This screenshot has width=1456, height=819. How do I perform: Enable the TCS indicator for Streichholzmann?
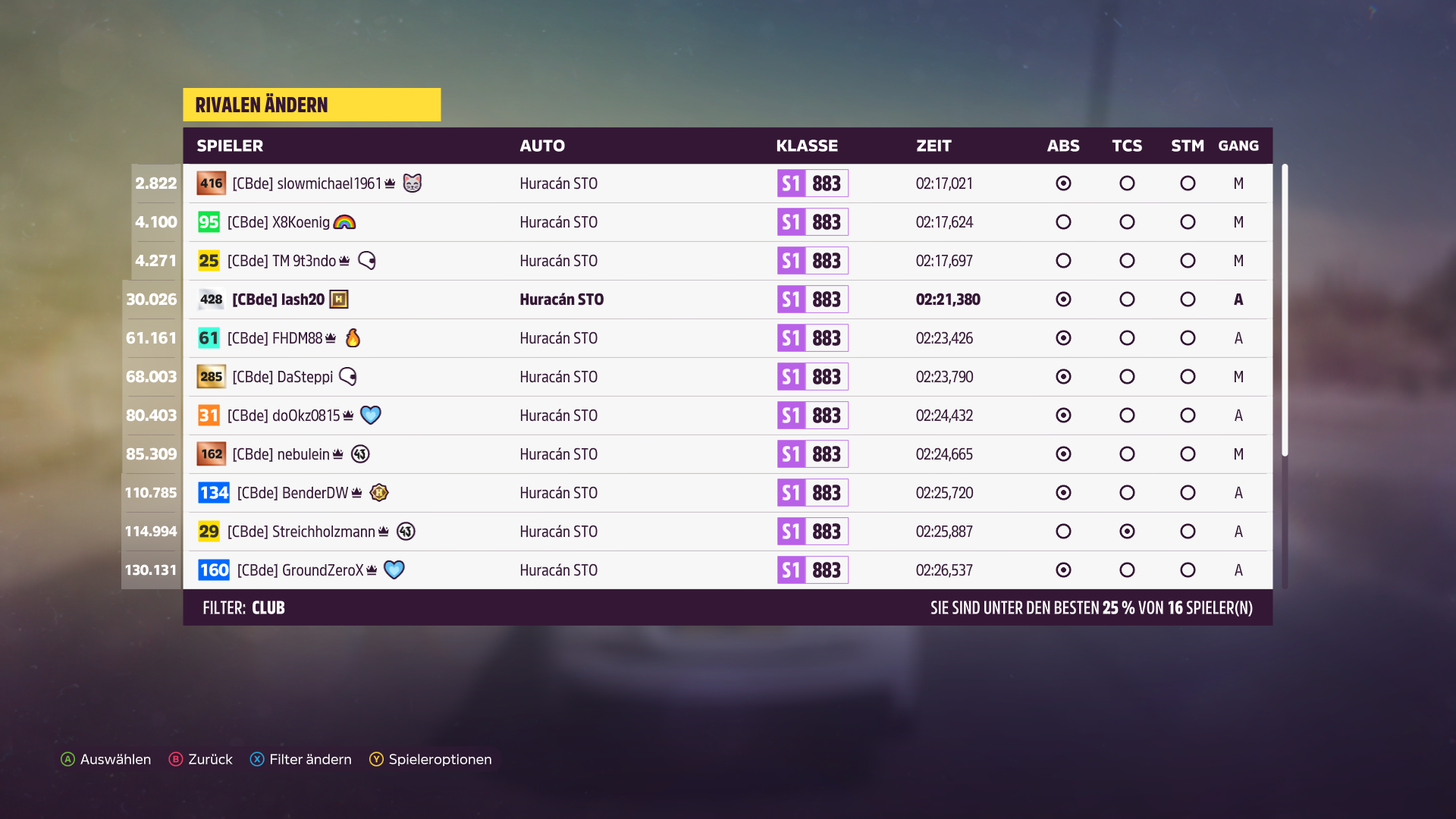coord(1127,531)
